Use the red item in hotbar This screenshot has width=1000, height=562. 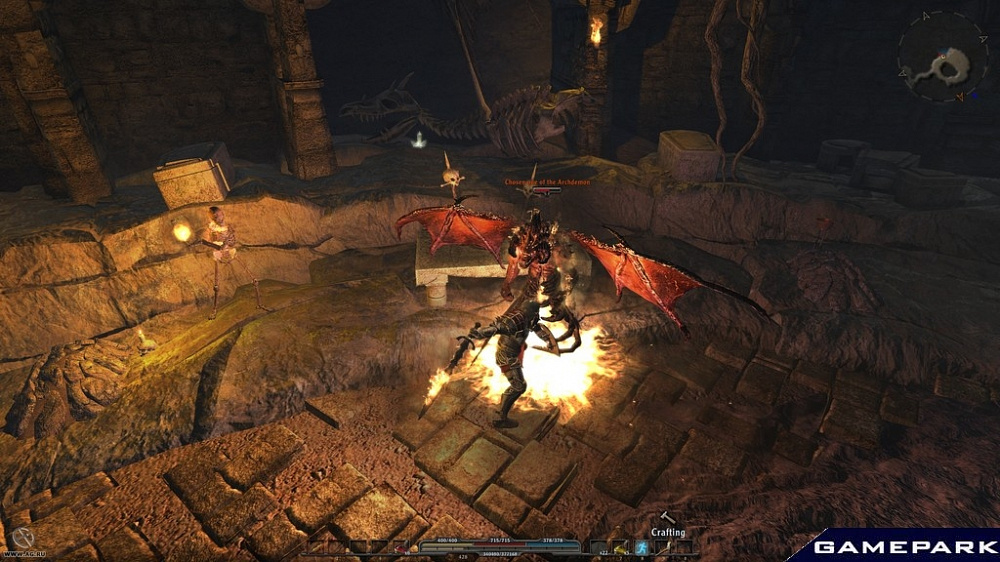click(401, 547)
